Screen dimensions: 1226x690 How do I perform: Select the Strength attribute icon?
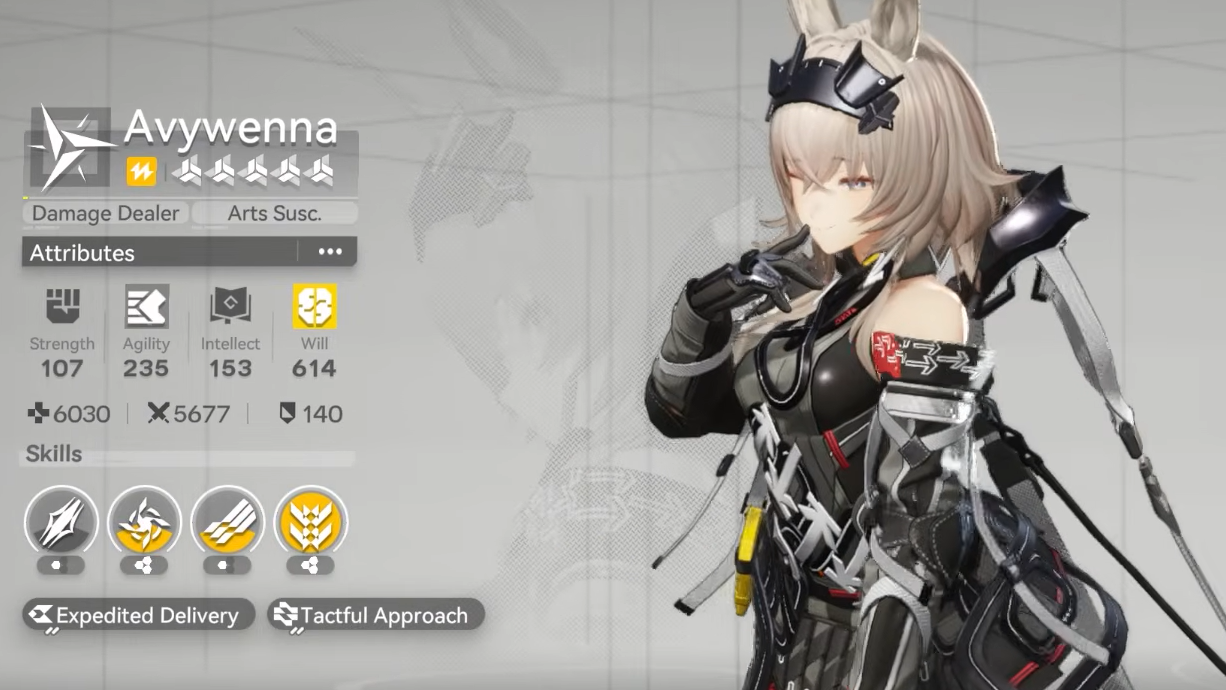click(x=62, y=307)
